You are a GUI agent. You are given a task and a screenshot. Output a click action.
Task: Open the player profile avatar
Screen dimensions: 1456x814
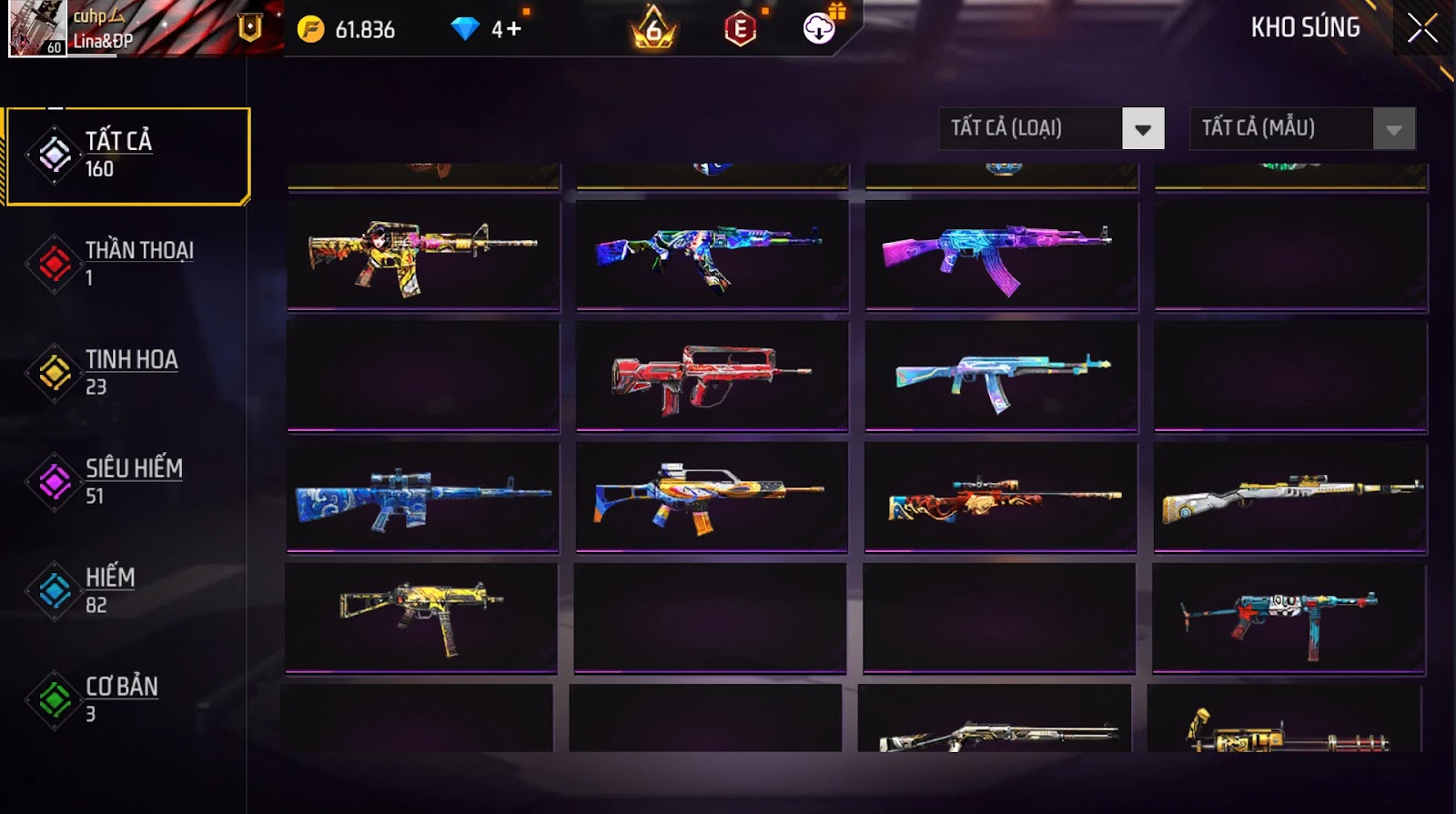coord(37,28)
